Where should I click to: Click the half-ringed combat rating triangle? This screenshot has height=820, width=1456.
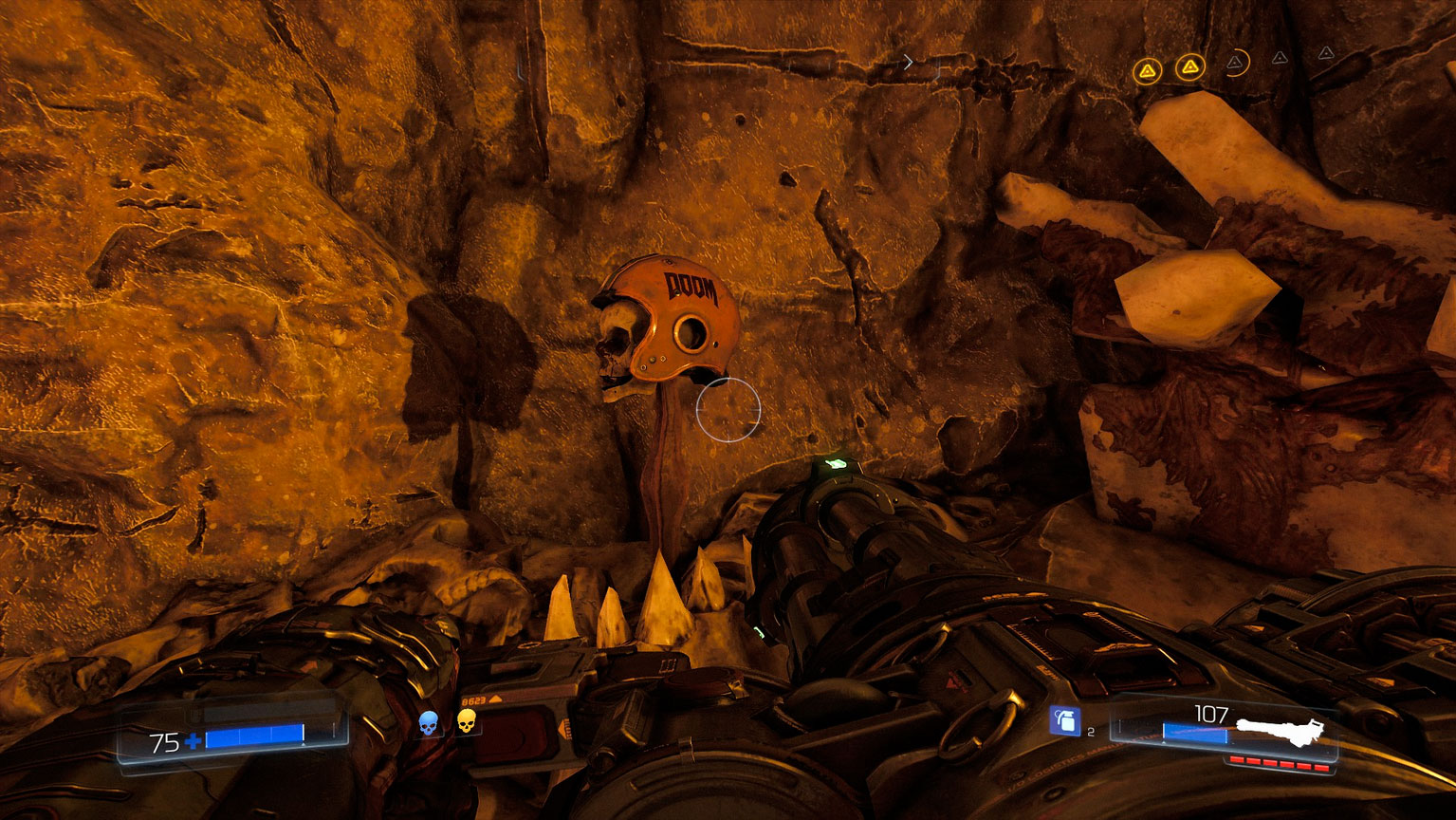click(x=1234, y=63)
